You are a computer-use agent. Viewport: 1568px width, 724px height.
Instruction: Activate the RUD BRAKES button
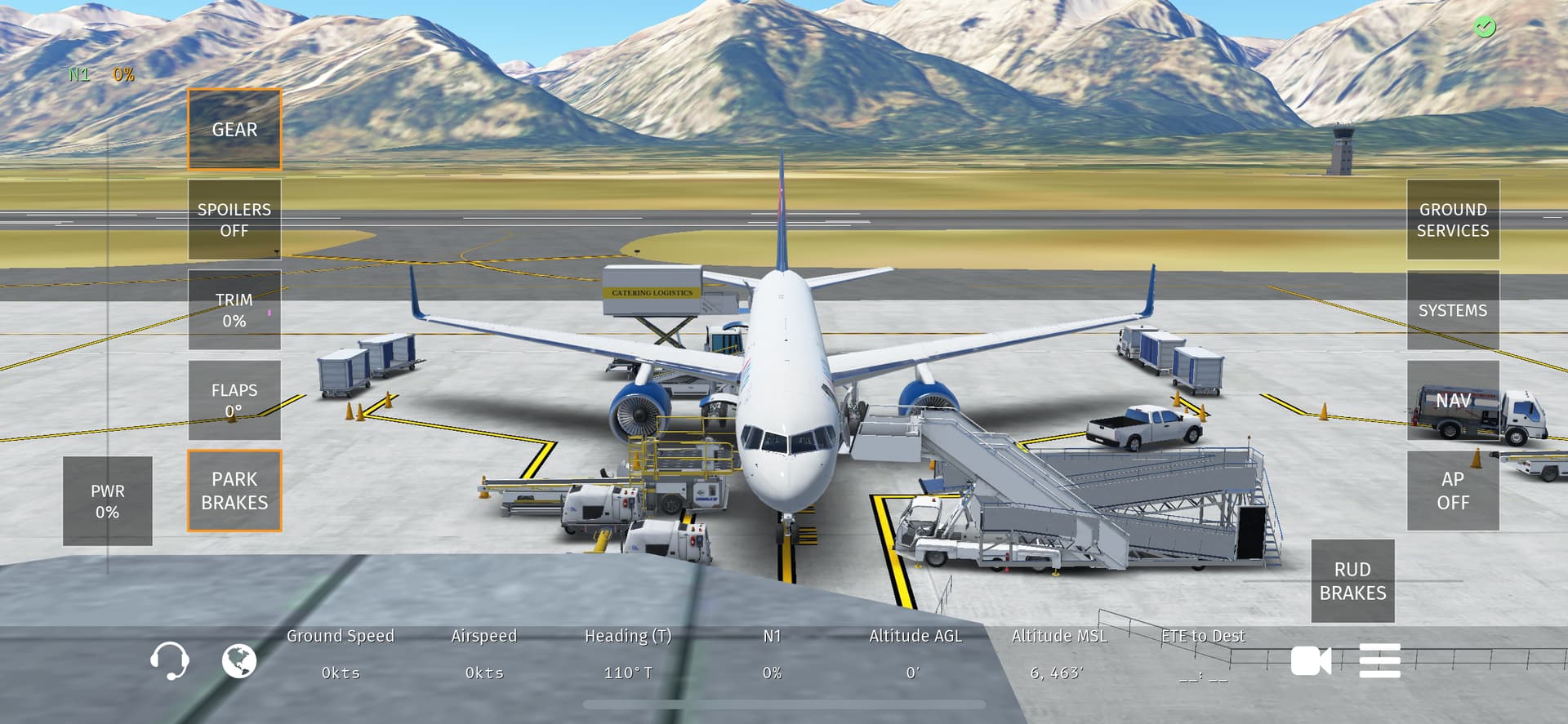point(1352,580)
